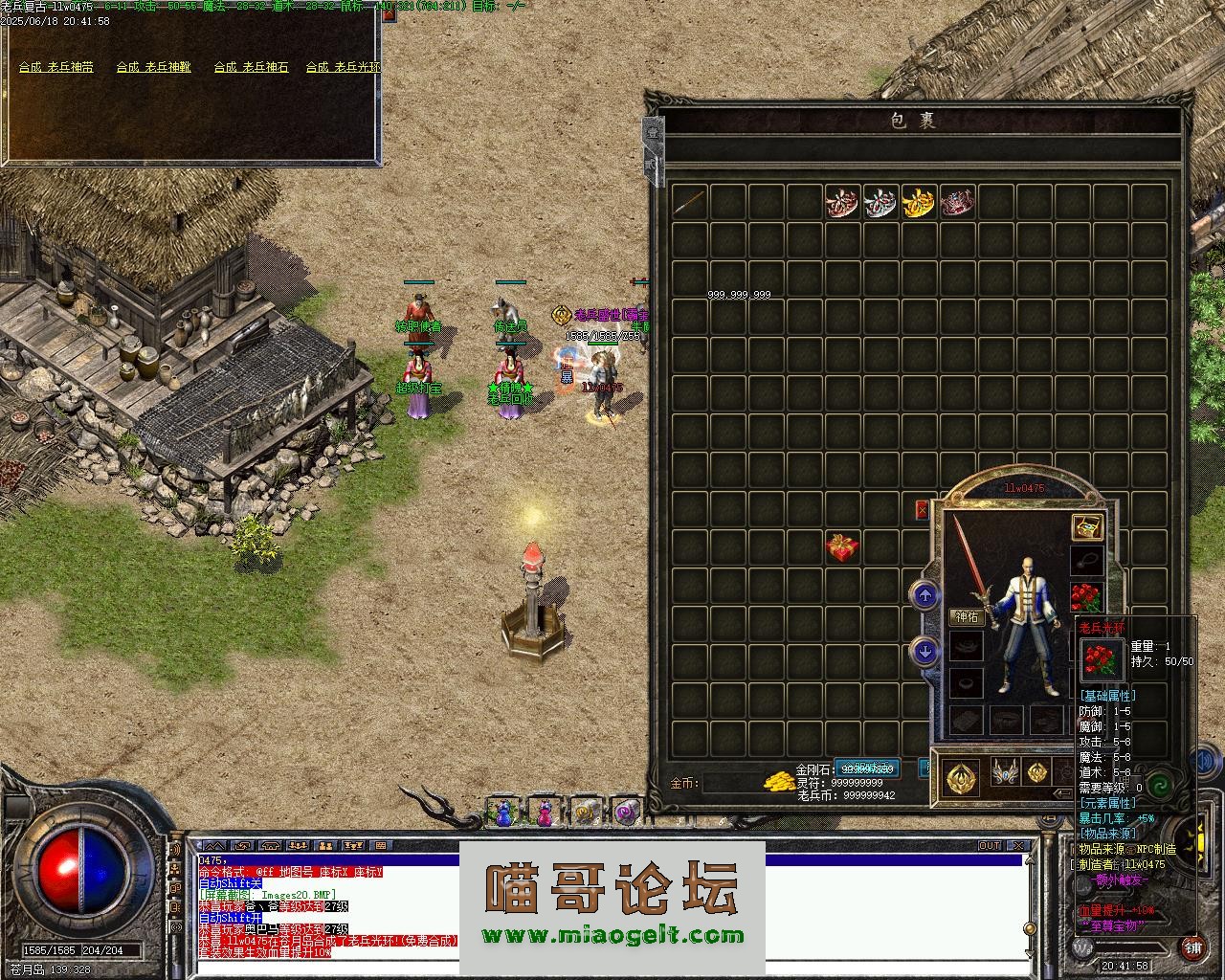The image size is (1225, 980).
Task: Choose the 合成 老兵神带 craft link
Action: coord(56,67)
